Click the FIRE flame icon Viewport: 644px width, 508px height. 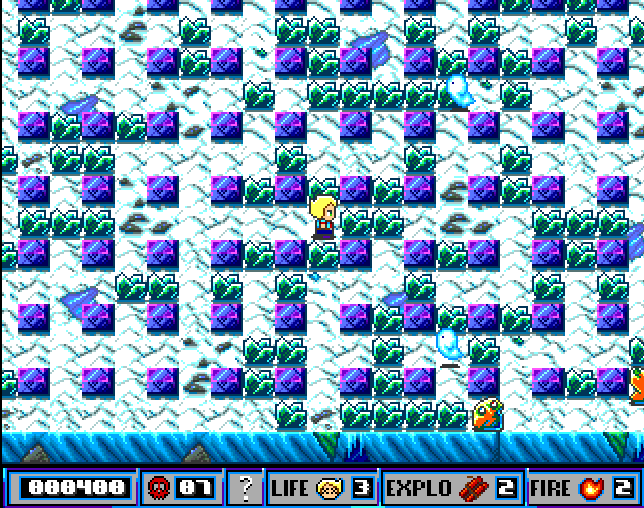[x=592, y=488]
